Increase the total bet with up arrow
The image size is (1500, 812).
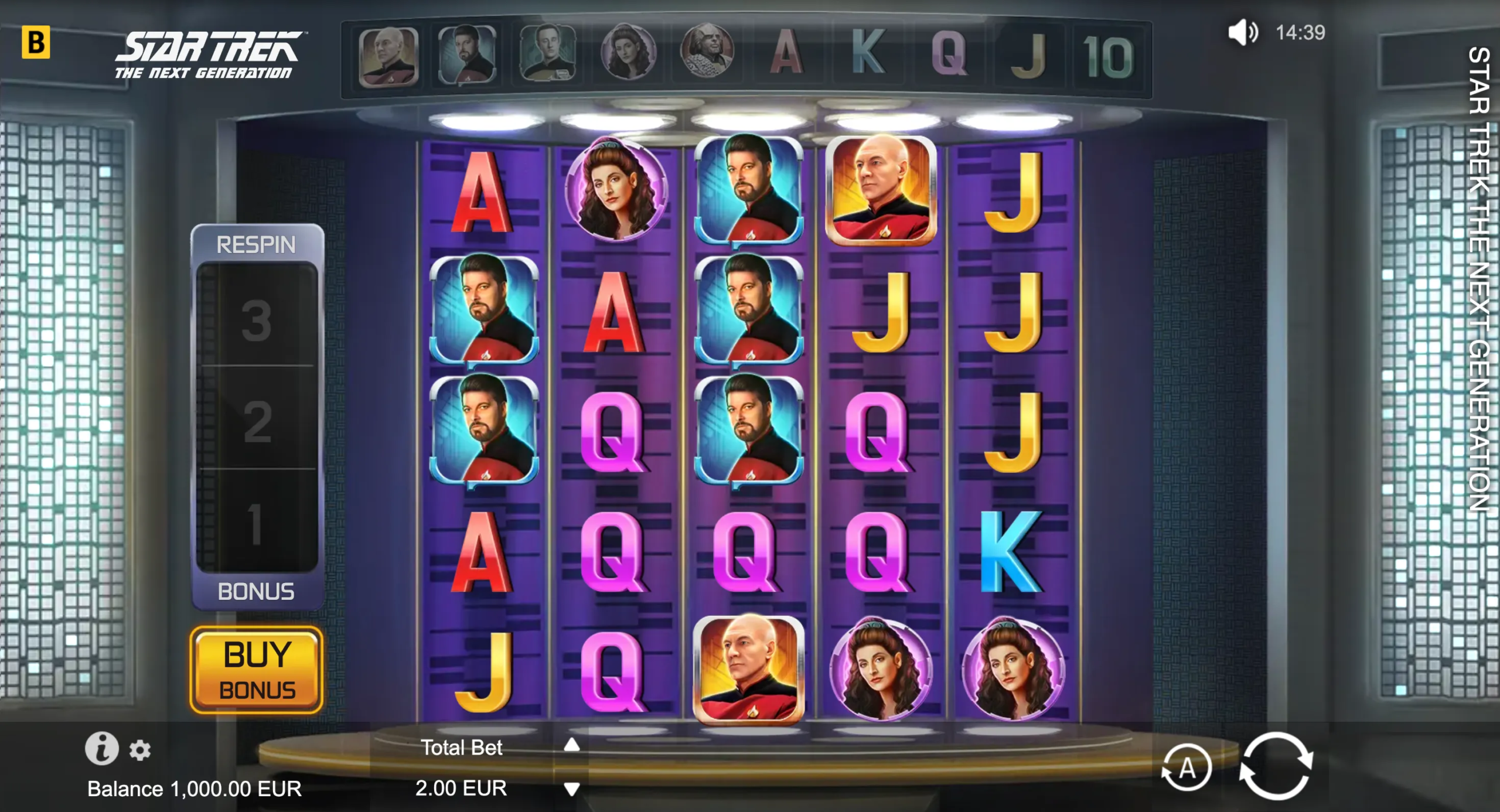click(x=572, y=745)
